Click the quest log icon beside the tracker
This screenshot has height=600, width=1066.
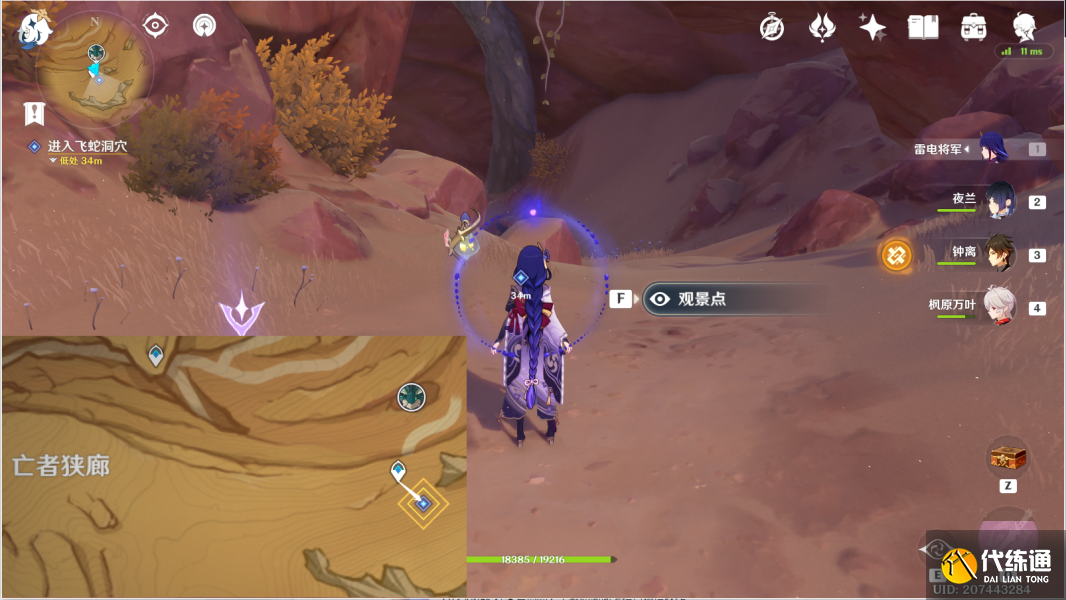tap(35, 112)
